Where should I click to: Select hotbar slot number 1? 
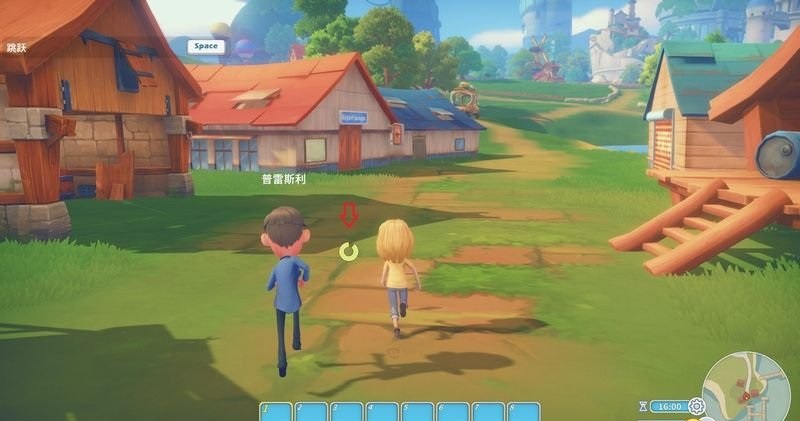pos(276,412)
